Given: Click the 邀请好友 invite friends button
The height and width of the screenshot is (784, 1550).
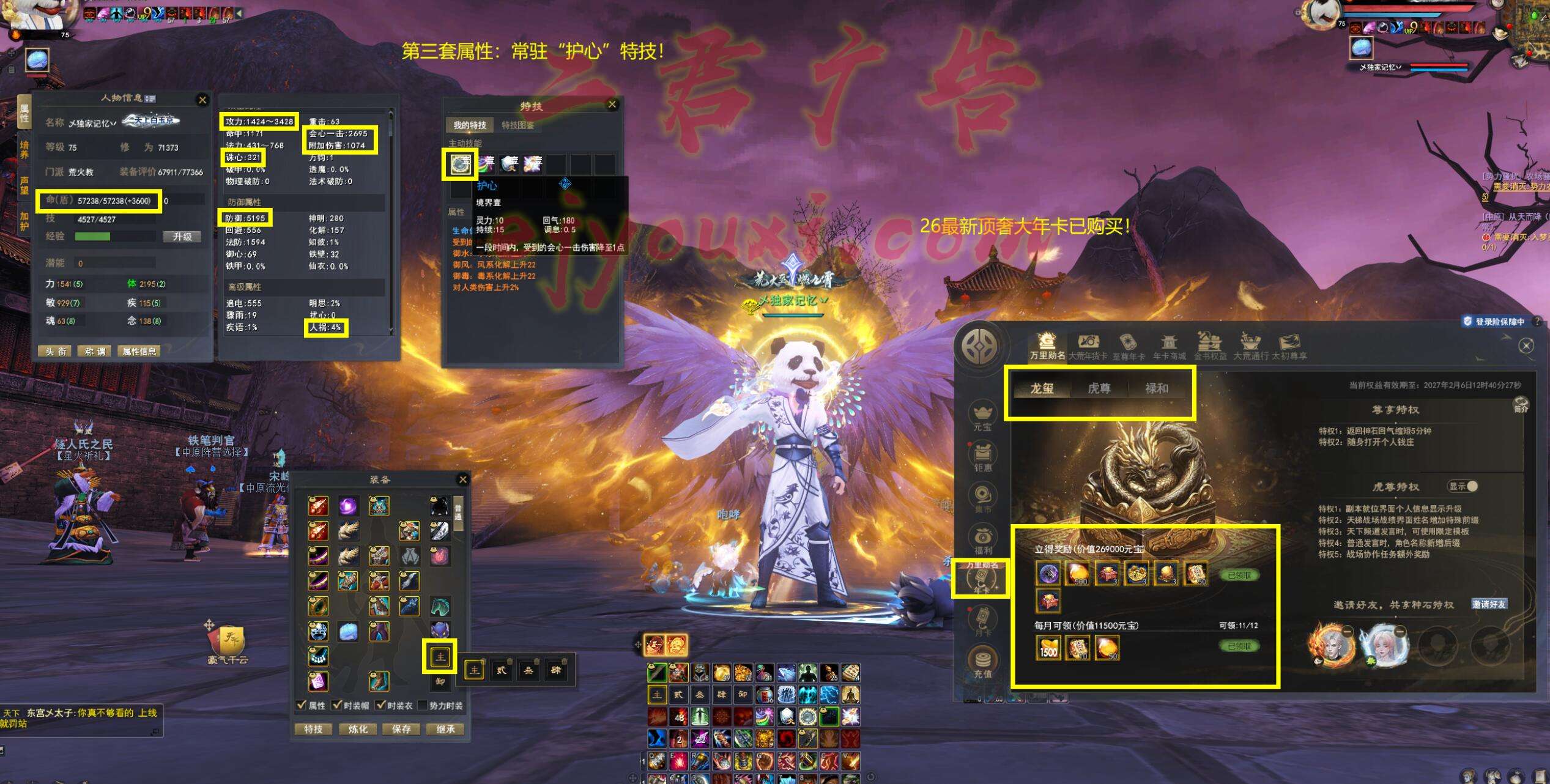Looking at the screenshot, I should pyautogui.click(x=1489, y=604).
